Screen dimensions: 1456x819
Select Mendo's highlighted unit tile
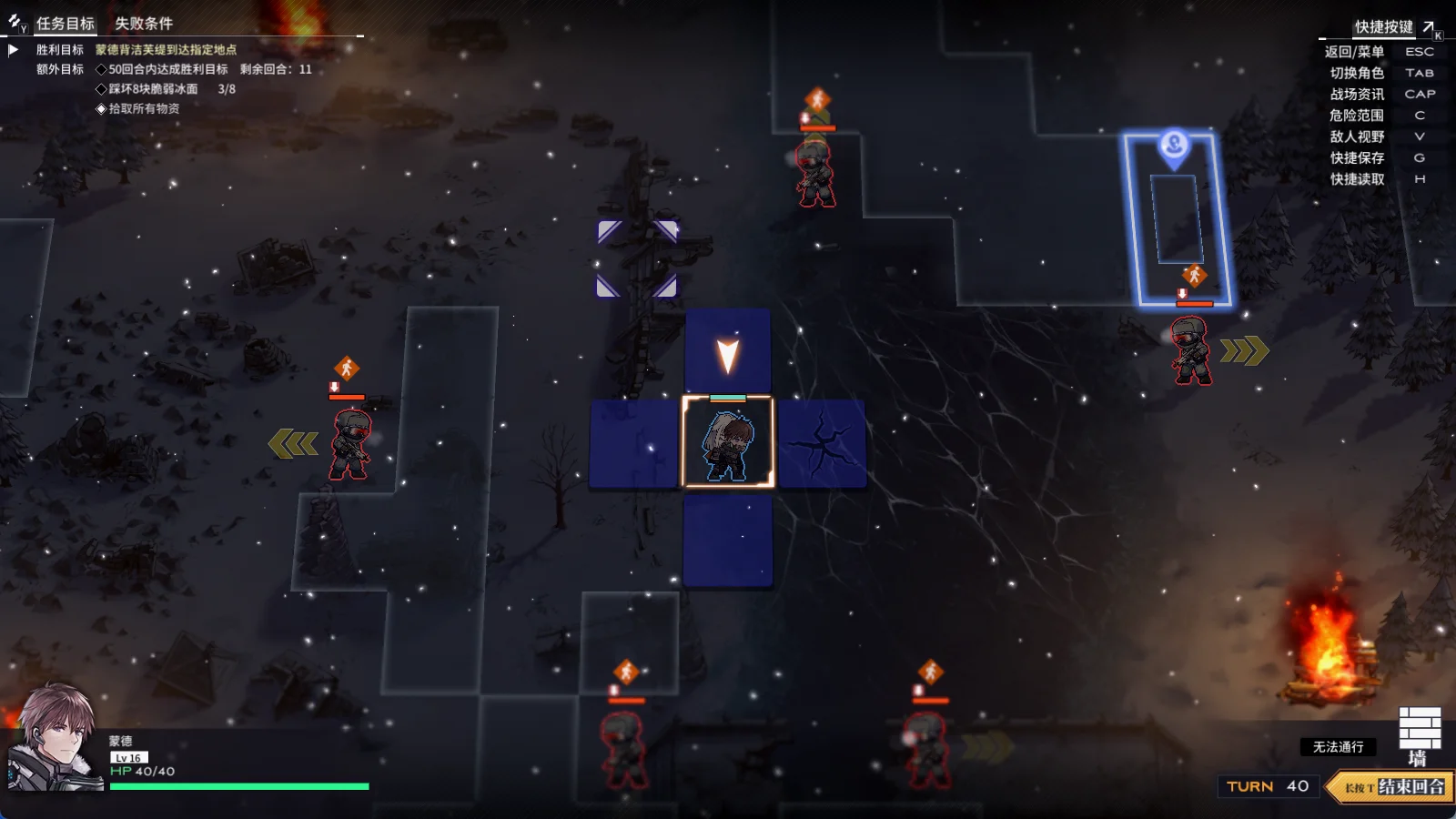click(x=728, y=442)
